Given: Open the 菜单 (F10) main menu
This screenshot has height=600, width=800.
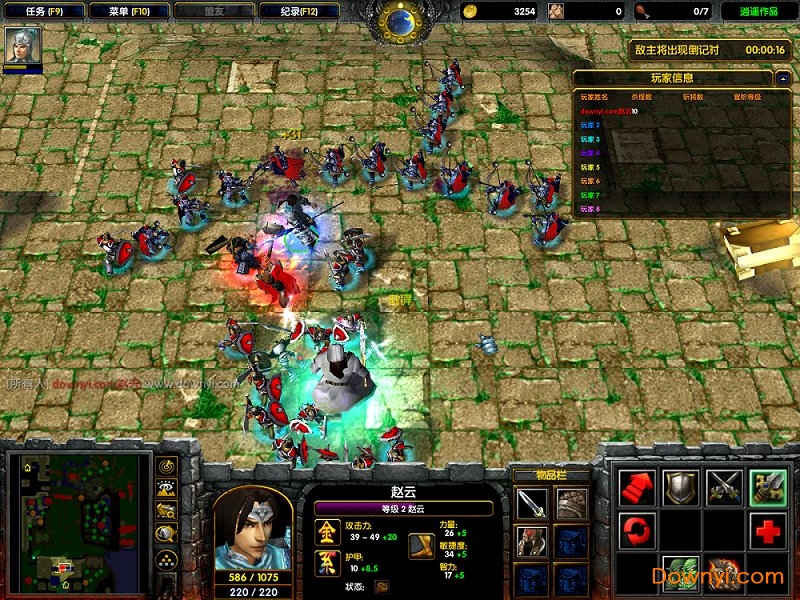Looking at the screenshot, I should [125, 11].
